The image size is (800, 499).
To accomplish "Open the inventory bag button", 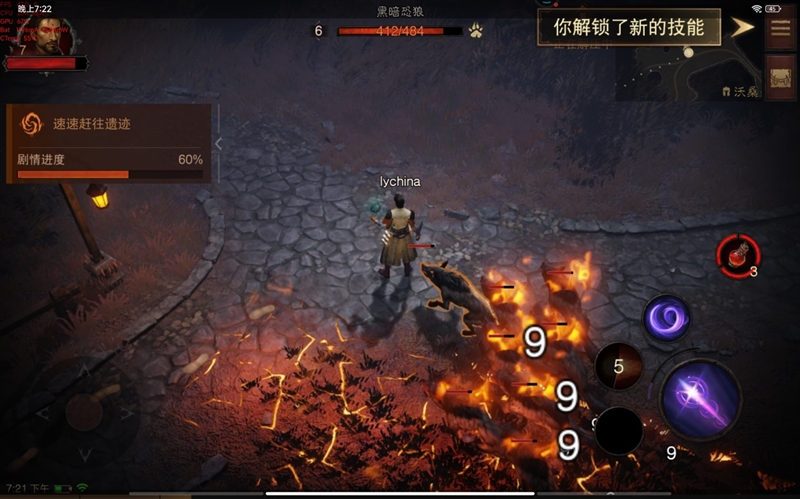I will 780,77.
